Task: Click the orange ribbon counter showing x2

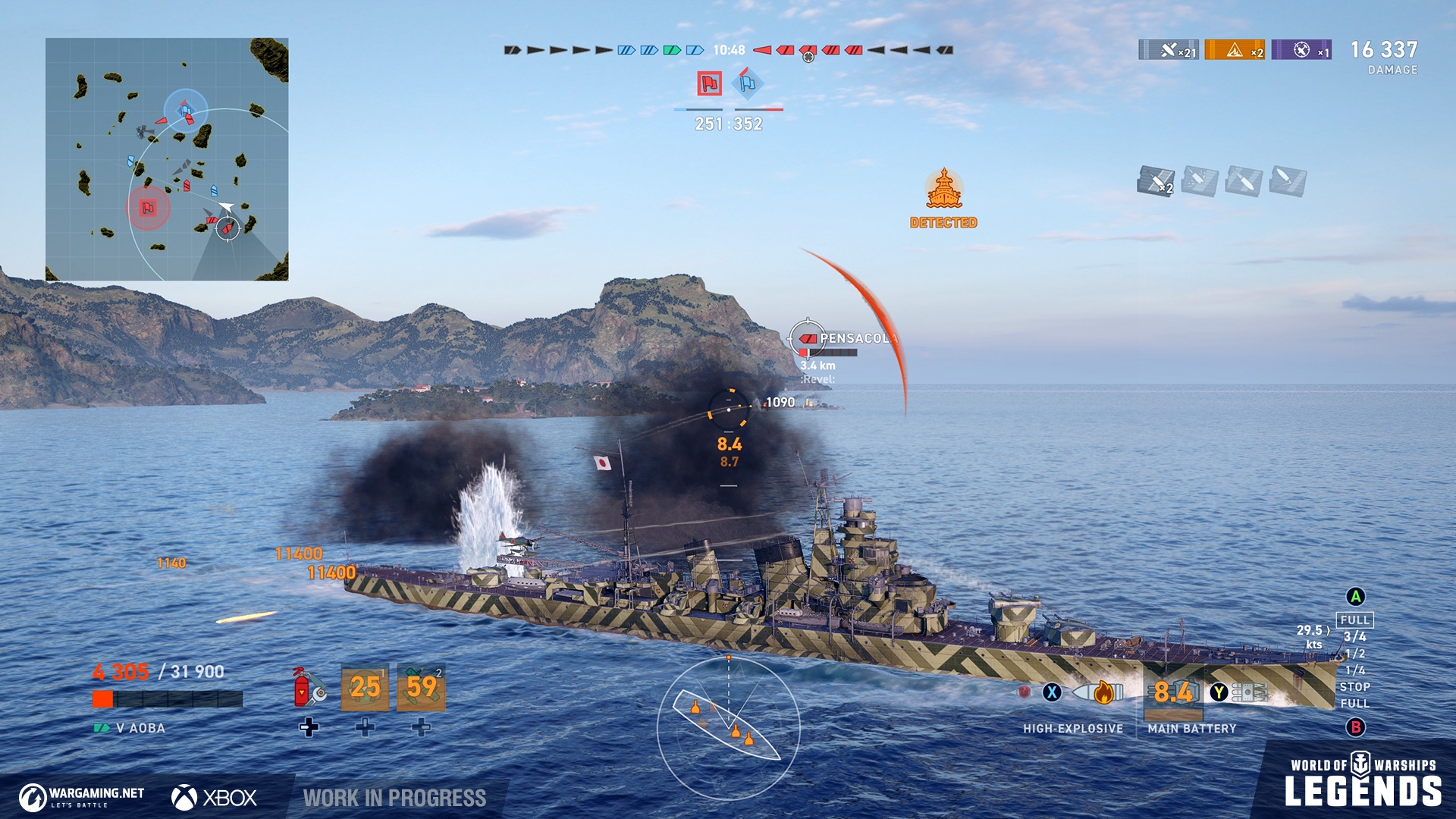Action: [x=1235, y=50]
